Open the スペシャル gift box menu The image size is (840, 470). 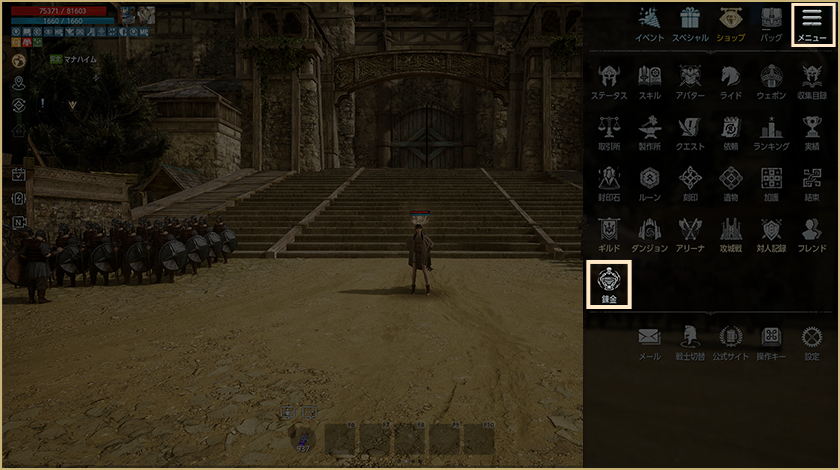(x=690, y=22)
